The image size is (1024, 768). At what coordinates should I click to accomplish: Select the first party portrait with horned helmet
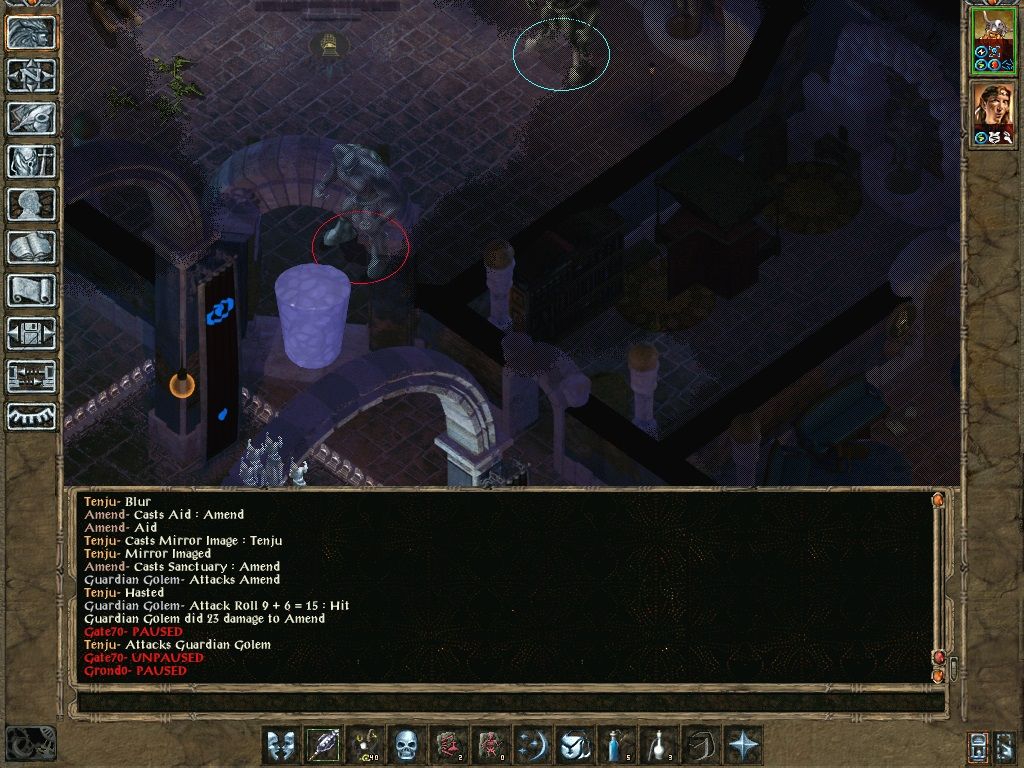point(993,40)
